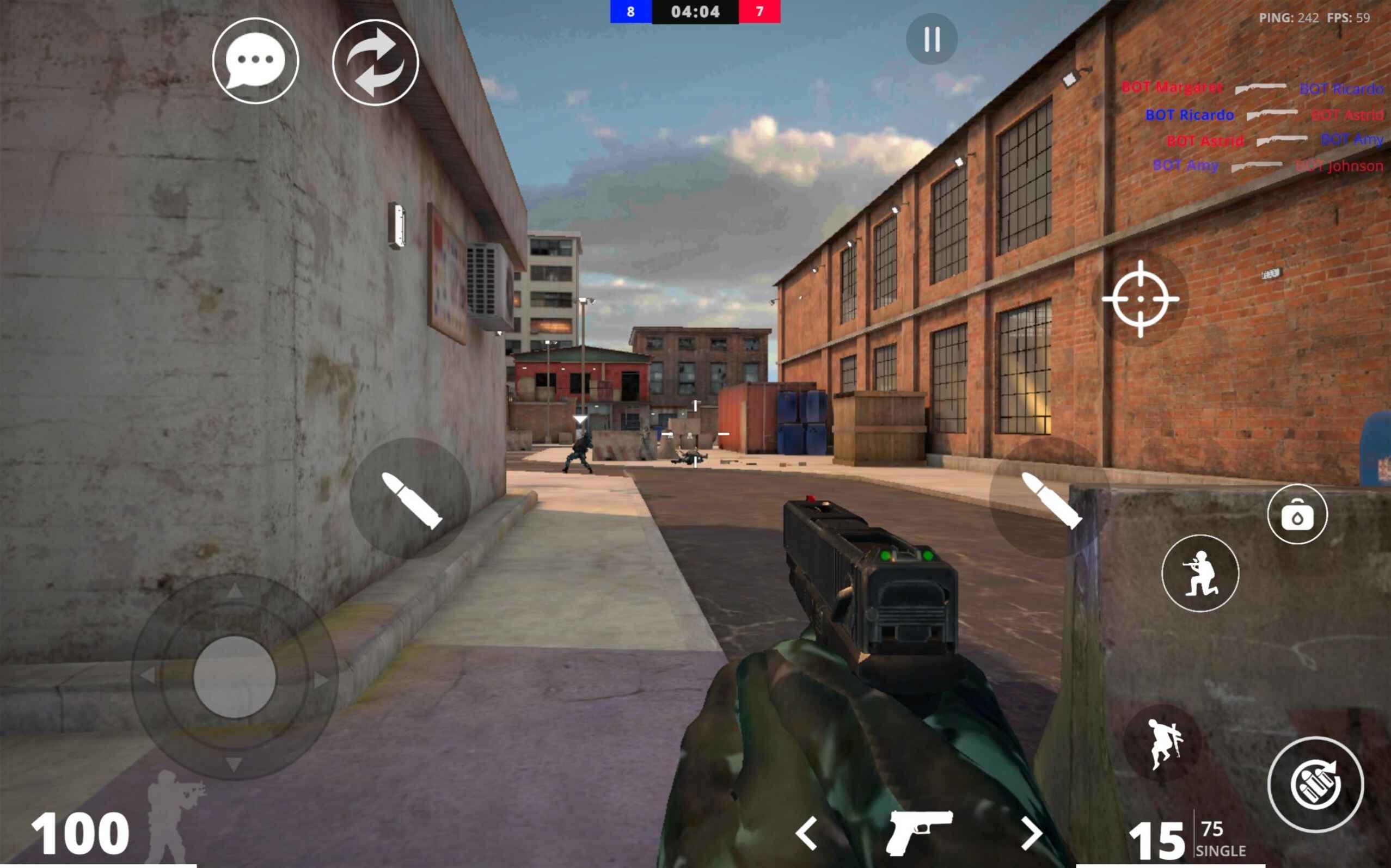Fire using the bullet button near the medkit

(1050, 498)
